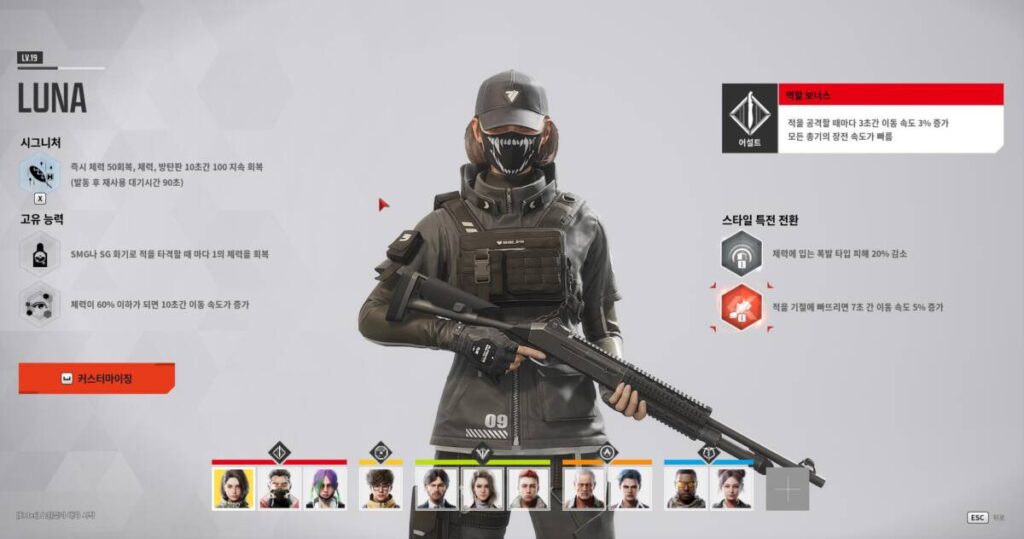This screenshot has width=1024, height=539.
Task: Select the red highlighted style perk hexagon
Action: point(741,307)
